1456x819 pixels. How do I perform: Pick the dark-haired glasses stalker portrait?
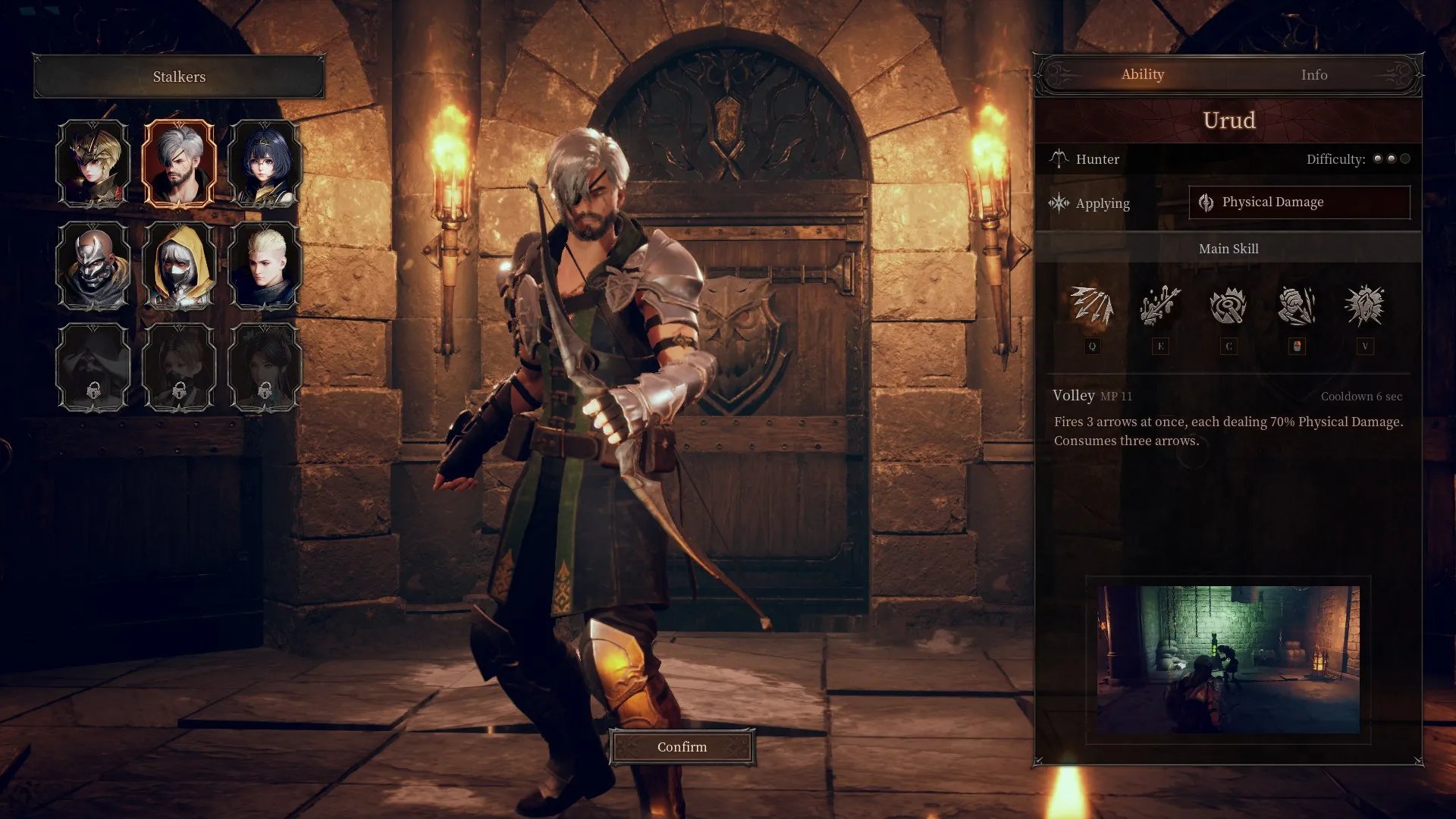click(264, 163)
